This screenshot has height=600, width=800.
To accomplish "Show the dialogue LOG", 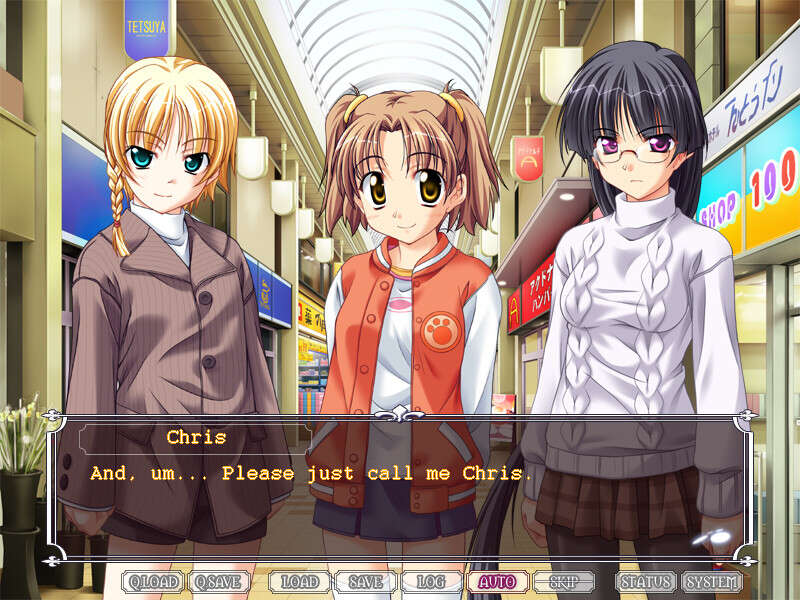I will tap(431, 581).
